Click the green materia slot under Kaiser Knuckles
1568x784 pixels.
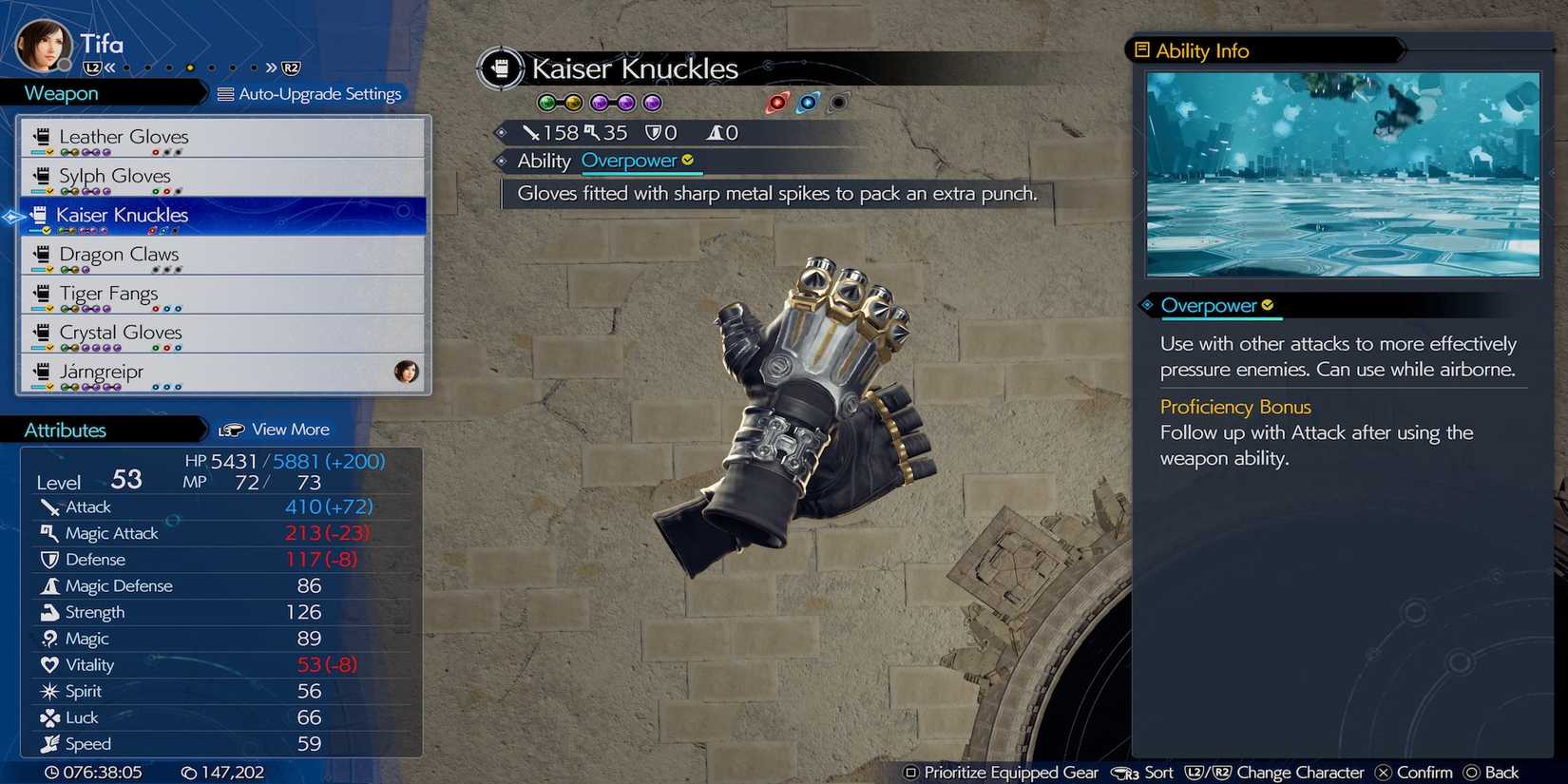coord(546,102)
